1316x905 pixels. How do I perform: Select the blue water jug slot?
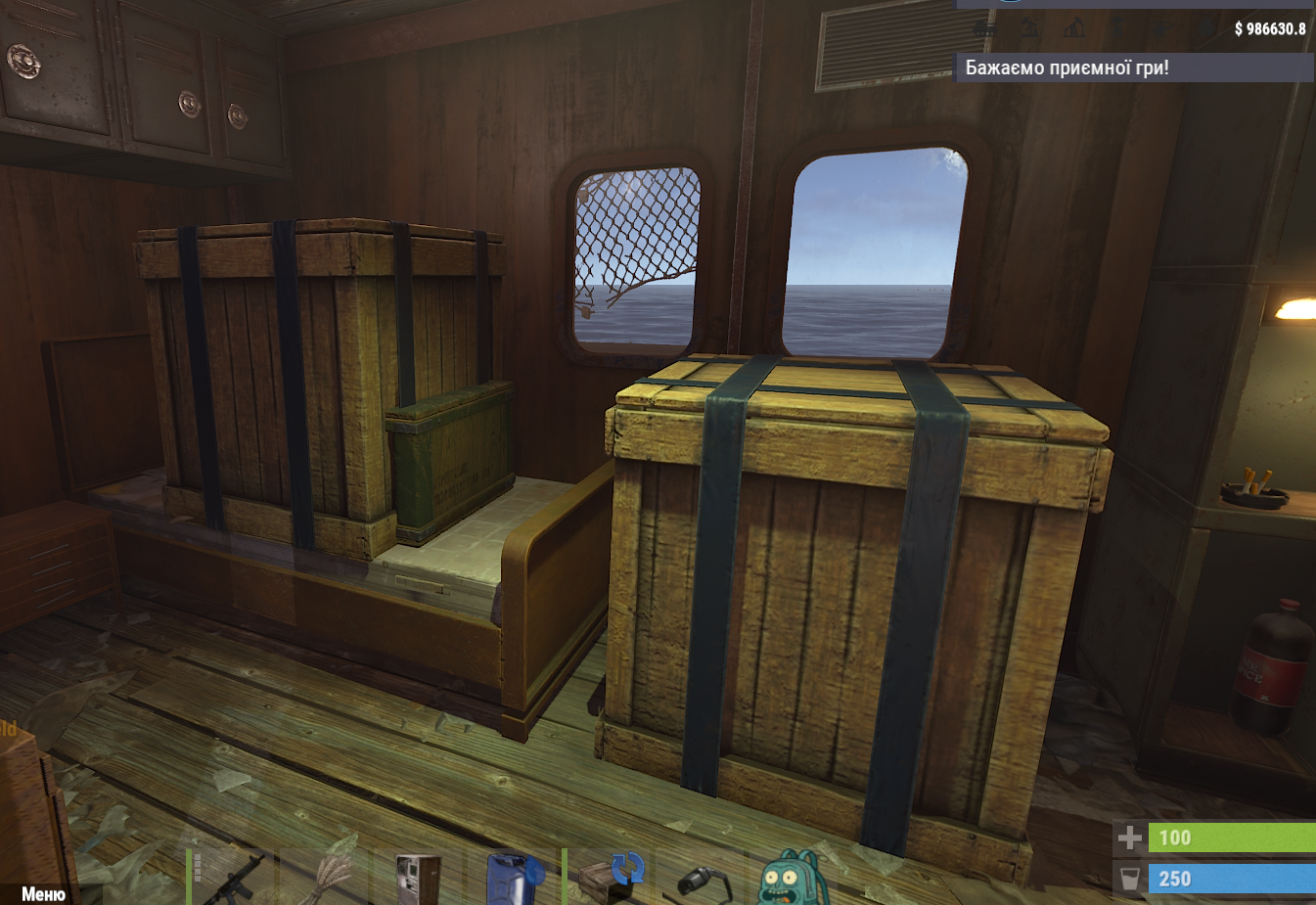click(514, 878)
